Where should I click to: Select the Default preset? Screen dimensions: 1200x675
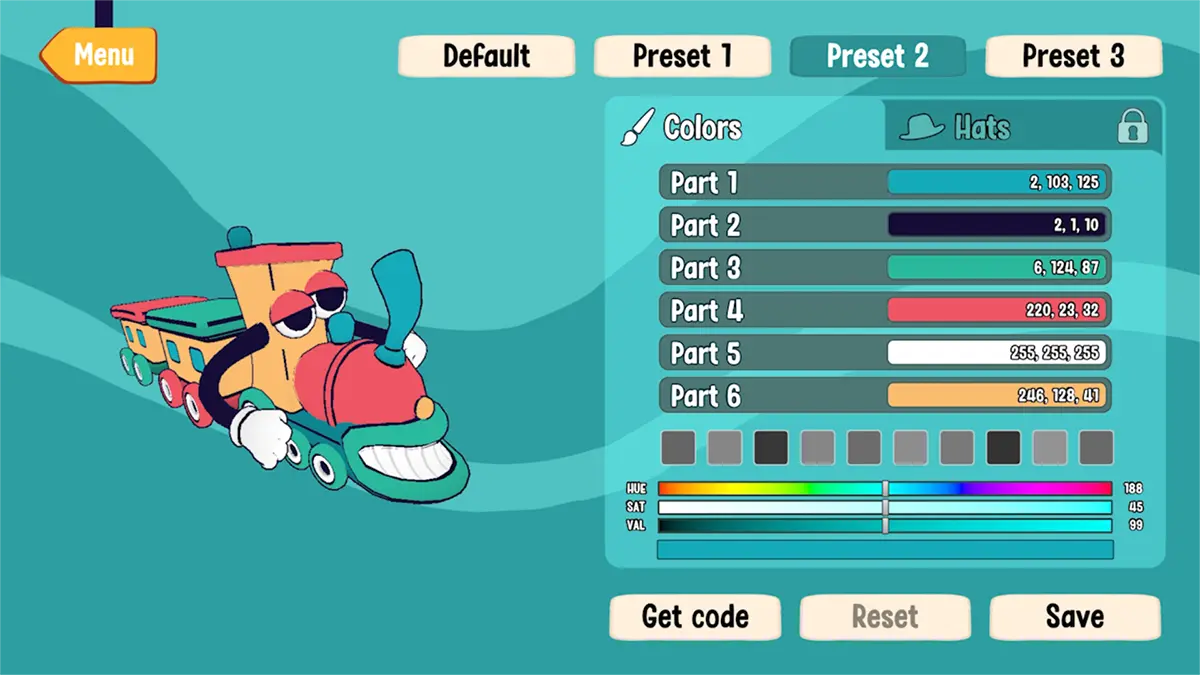(x=486, y=56)
